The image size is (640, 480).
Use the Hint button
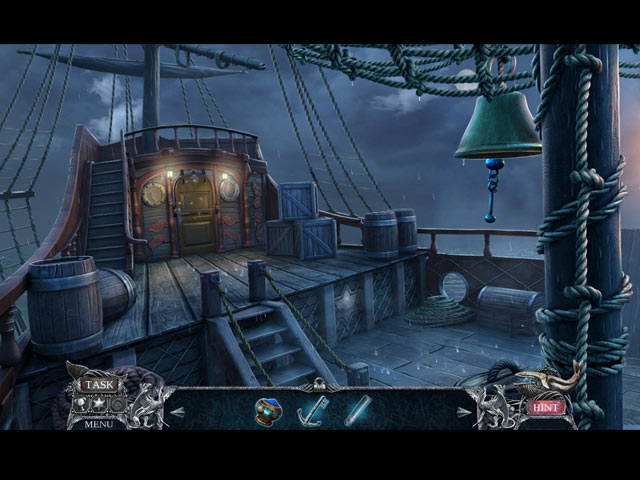tap(546, 407)
